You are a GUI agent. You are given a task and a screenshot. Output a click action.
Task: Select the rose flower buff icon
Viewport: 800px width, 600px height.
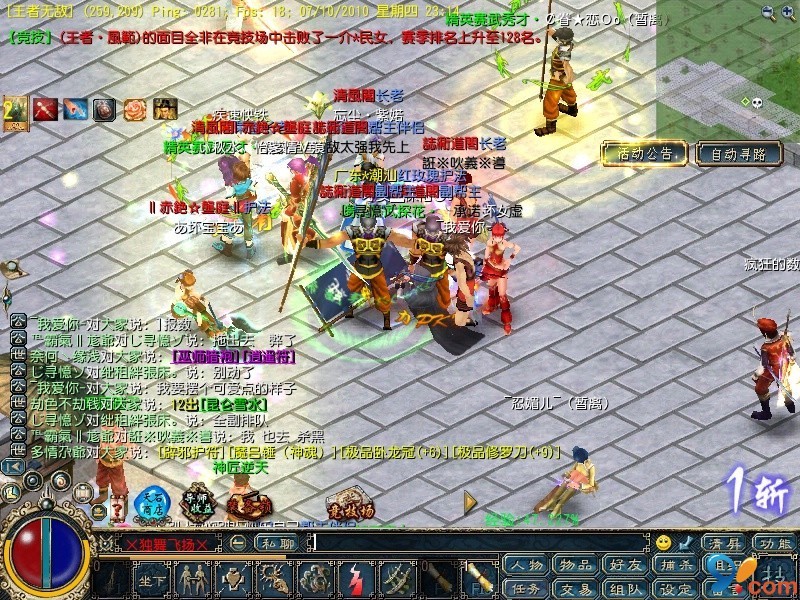135,109
